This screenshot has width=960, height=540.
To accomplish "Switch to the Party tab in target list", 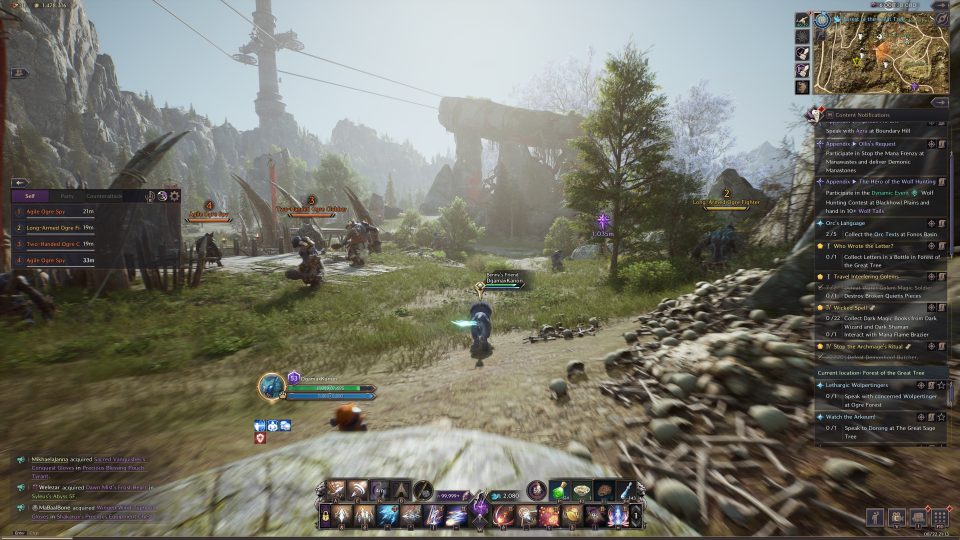I will click(67, 196).
